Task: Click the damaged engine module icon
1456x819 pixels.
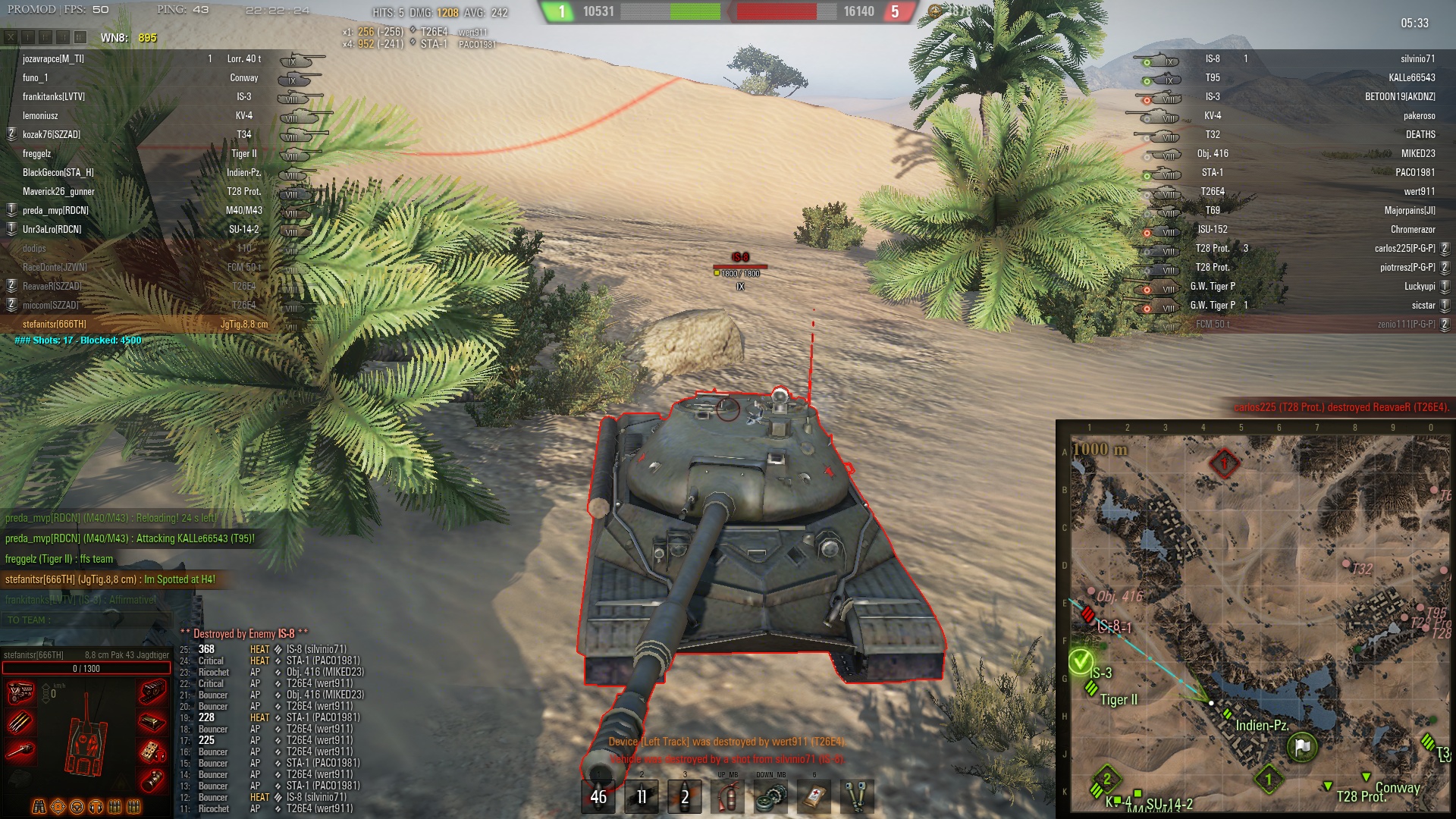Action: click(x=20, y=692)
